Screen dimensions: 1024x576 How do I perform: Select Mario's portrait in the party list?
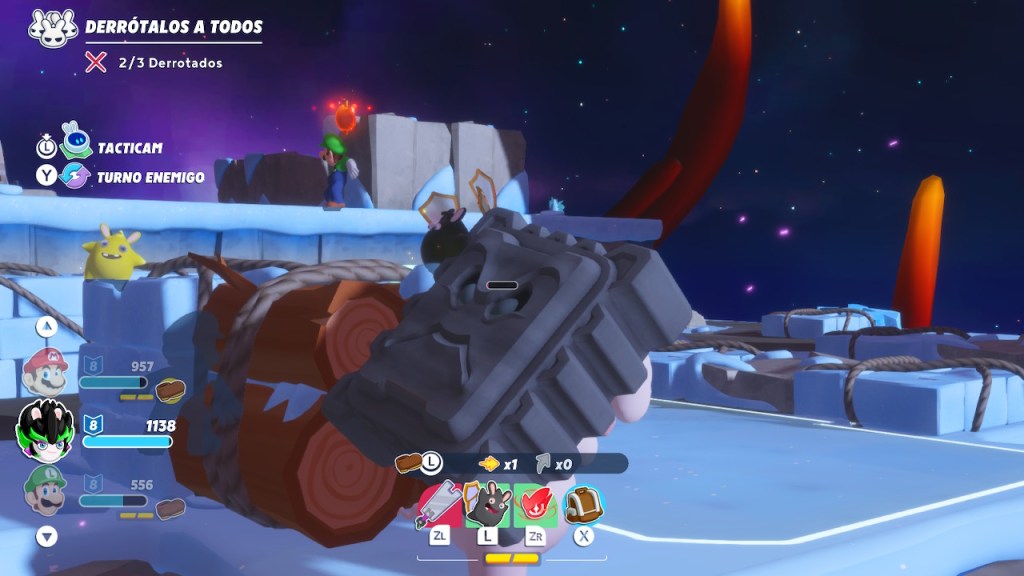click(x=45, y=373)
